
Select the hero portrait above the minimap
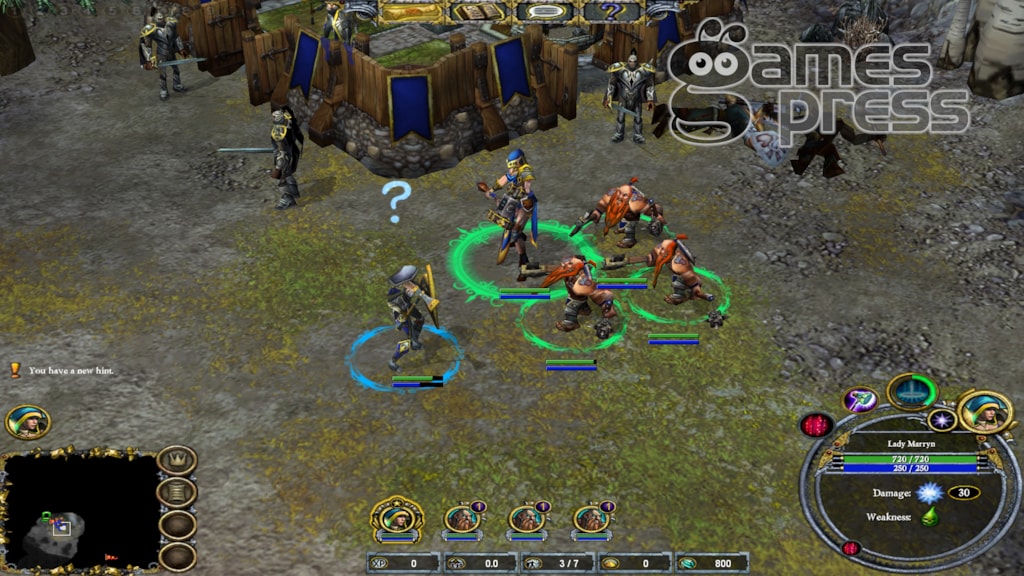pyautogui.click(x=27, y=422)
